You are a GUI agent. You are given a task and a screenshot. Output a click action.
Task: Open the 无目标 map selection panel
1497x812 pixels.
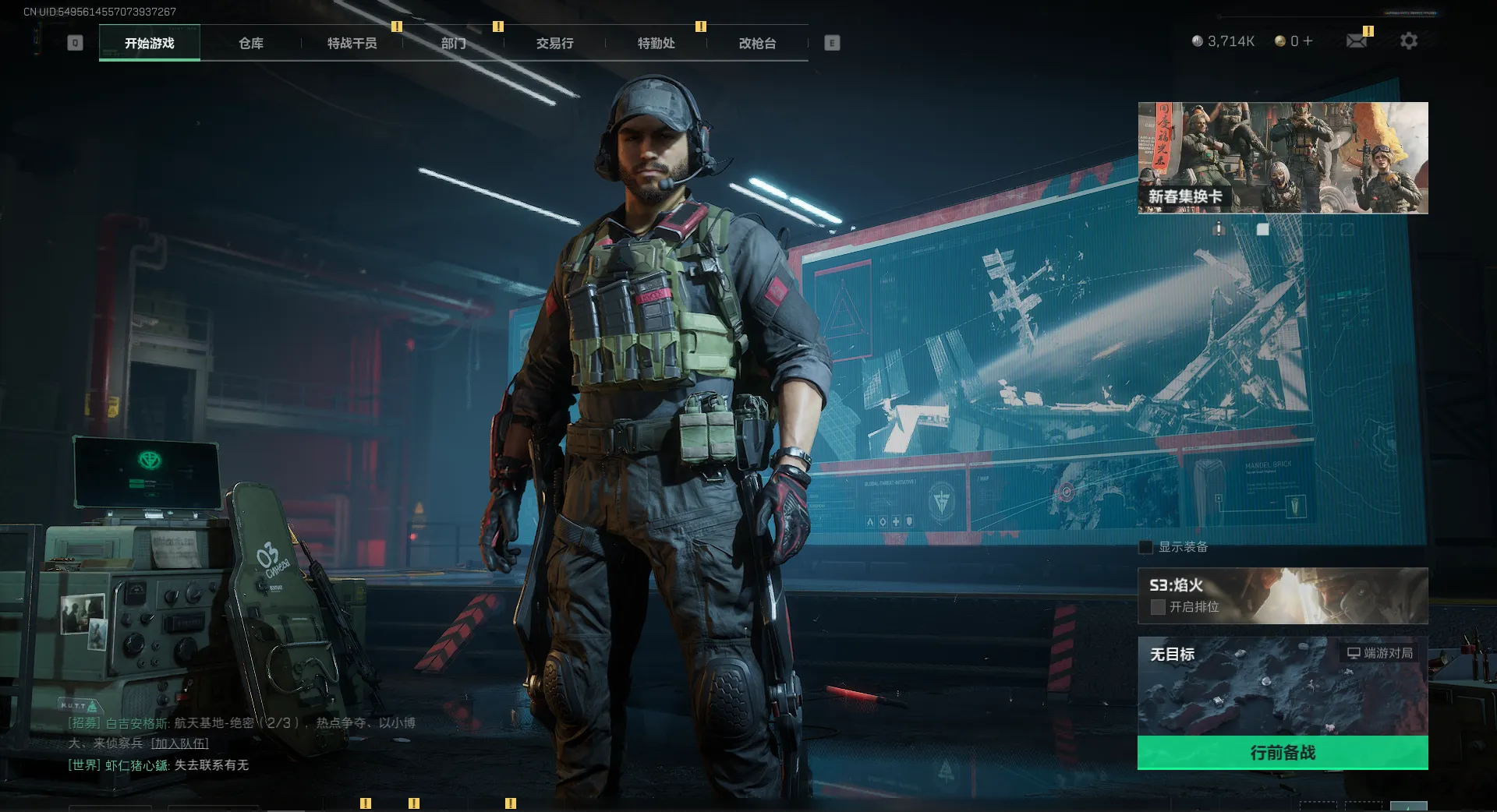1283,686
